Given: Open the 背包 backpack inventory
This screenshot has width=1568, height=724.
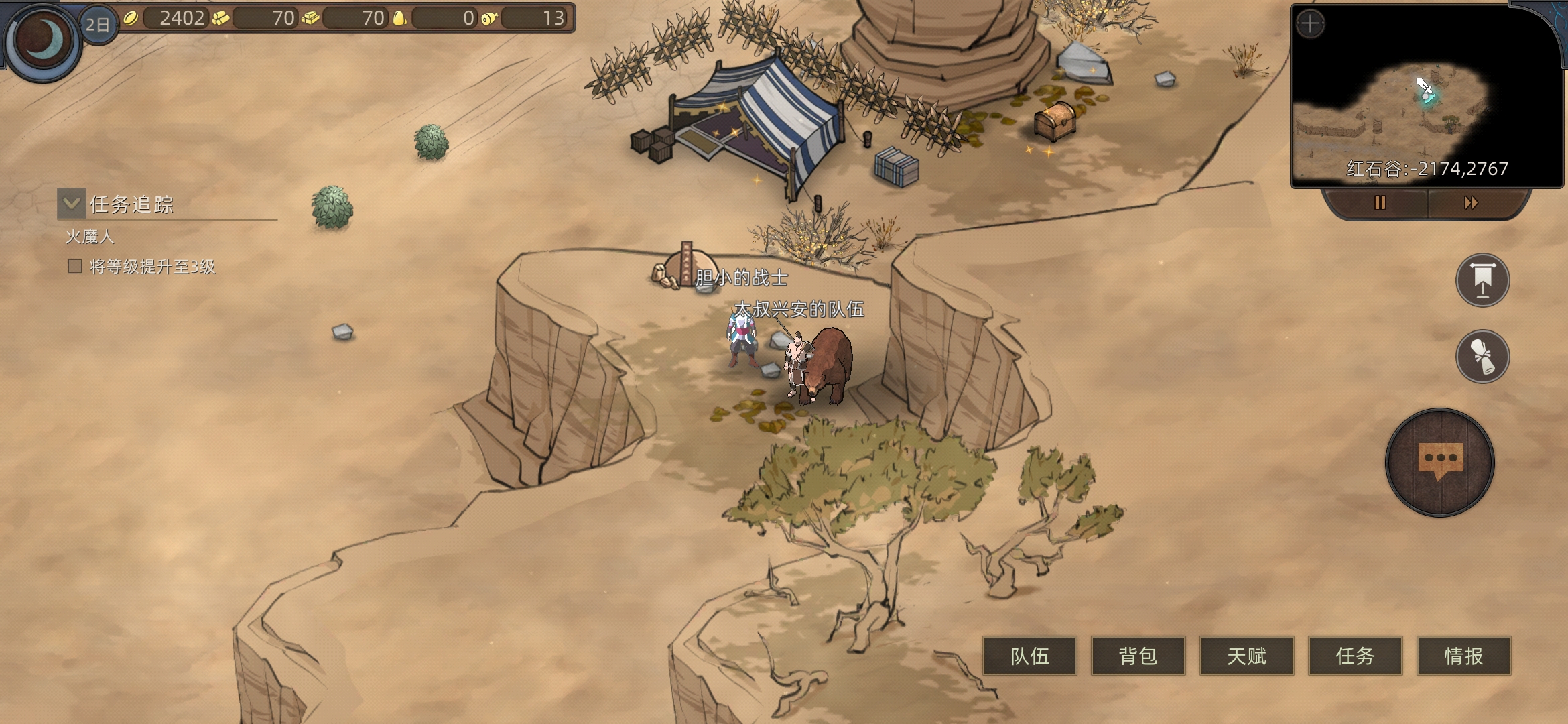Looking at the screenshot, I should click(1138, 656).
